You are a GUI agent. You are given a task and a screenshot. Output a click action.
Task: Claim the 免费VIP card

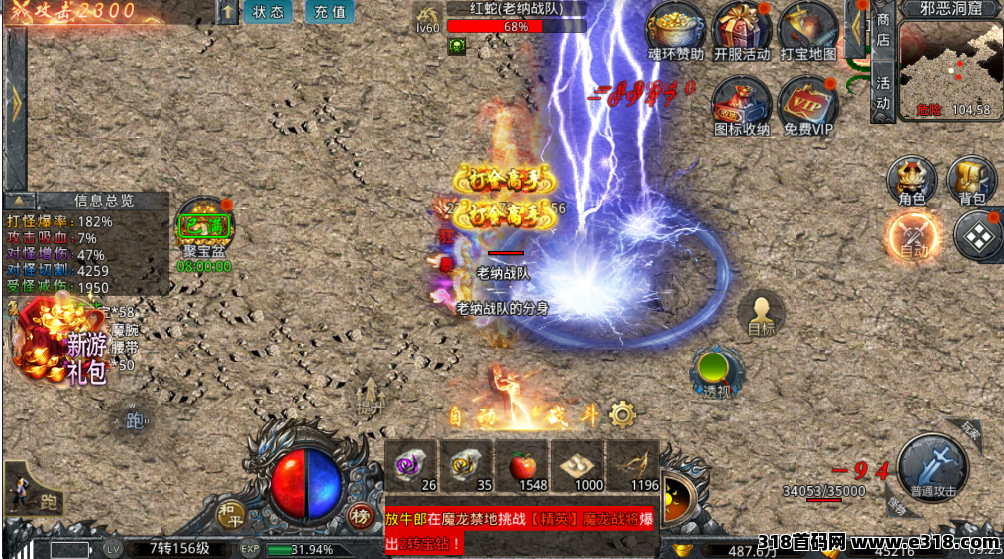click(x=808, y=104)
